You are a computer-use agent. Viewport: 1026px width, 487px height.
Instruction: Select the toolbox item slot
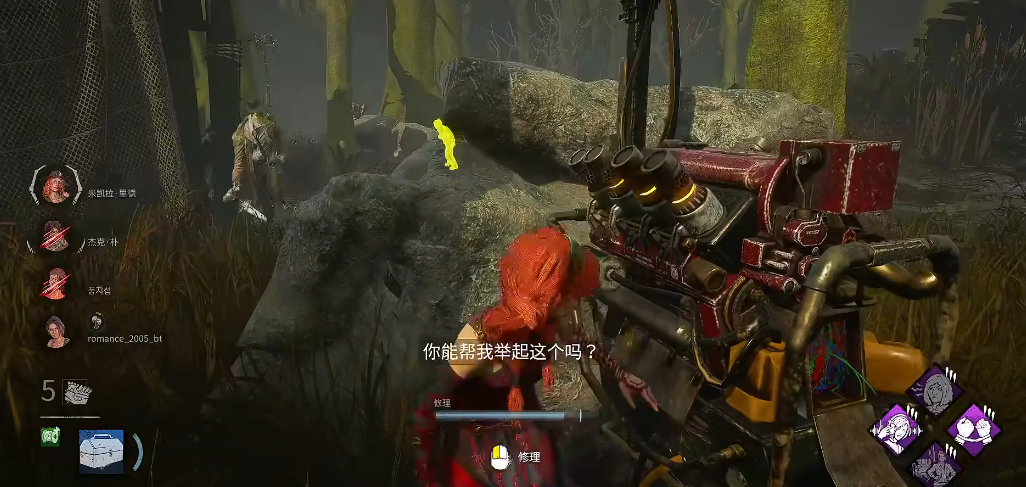101,451
